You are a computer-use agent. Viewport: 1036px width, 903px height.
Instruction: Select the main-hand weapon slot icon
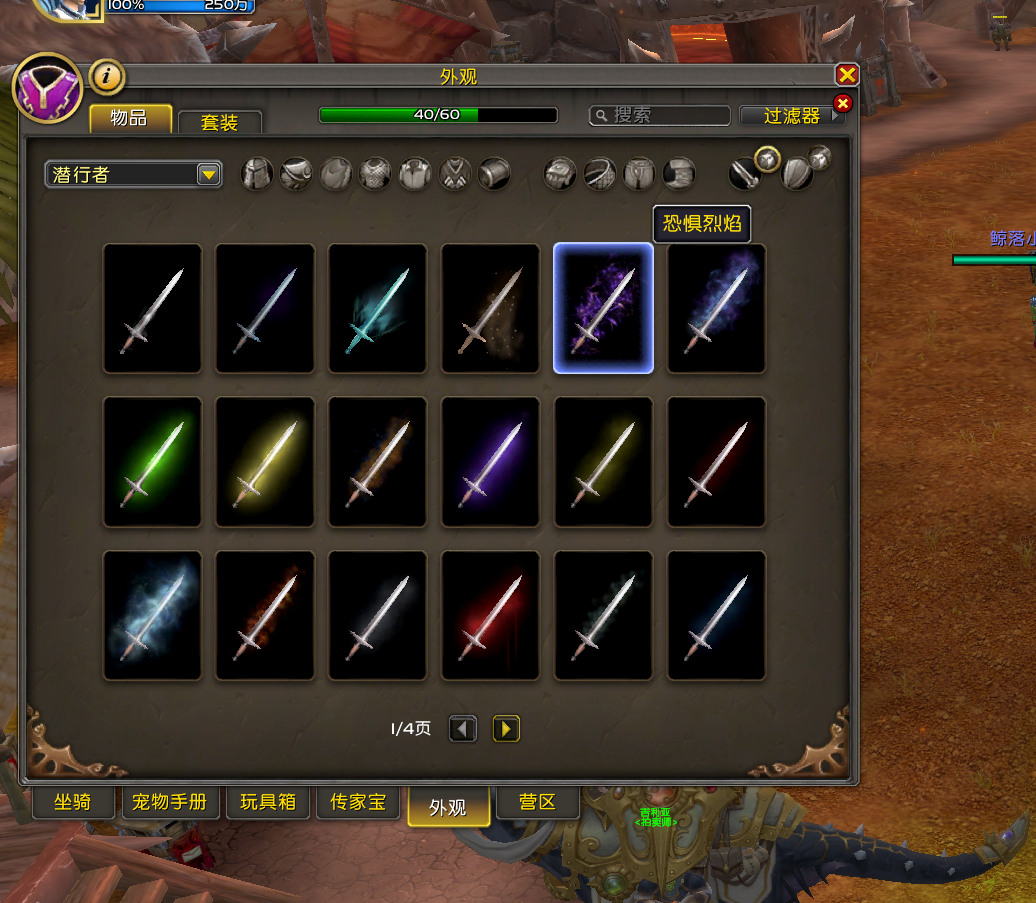743,175
